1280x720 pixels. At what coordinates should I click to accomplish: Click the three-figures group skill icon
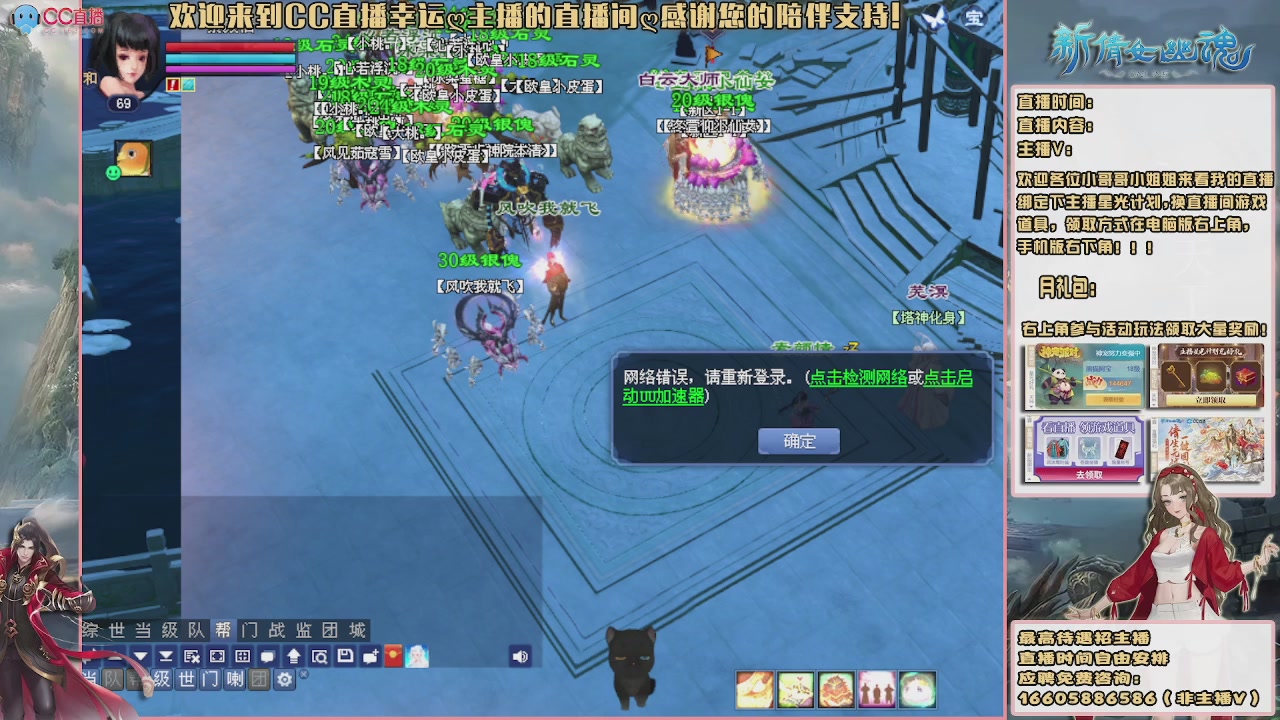coord(876,690)
